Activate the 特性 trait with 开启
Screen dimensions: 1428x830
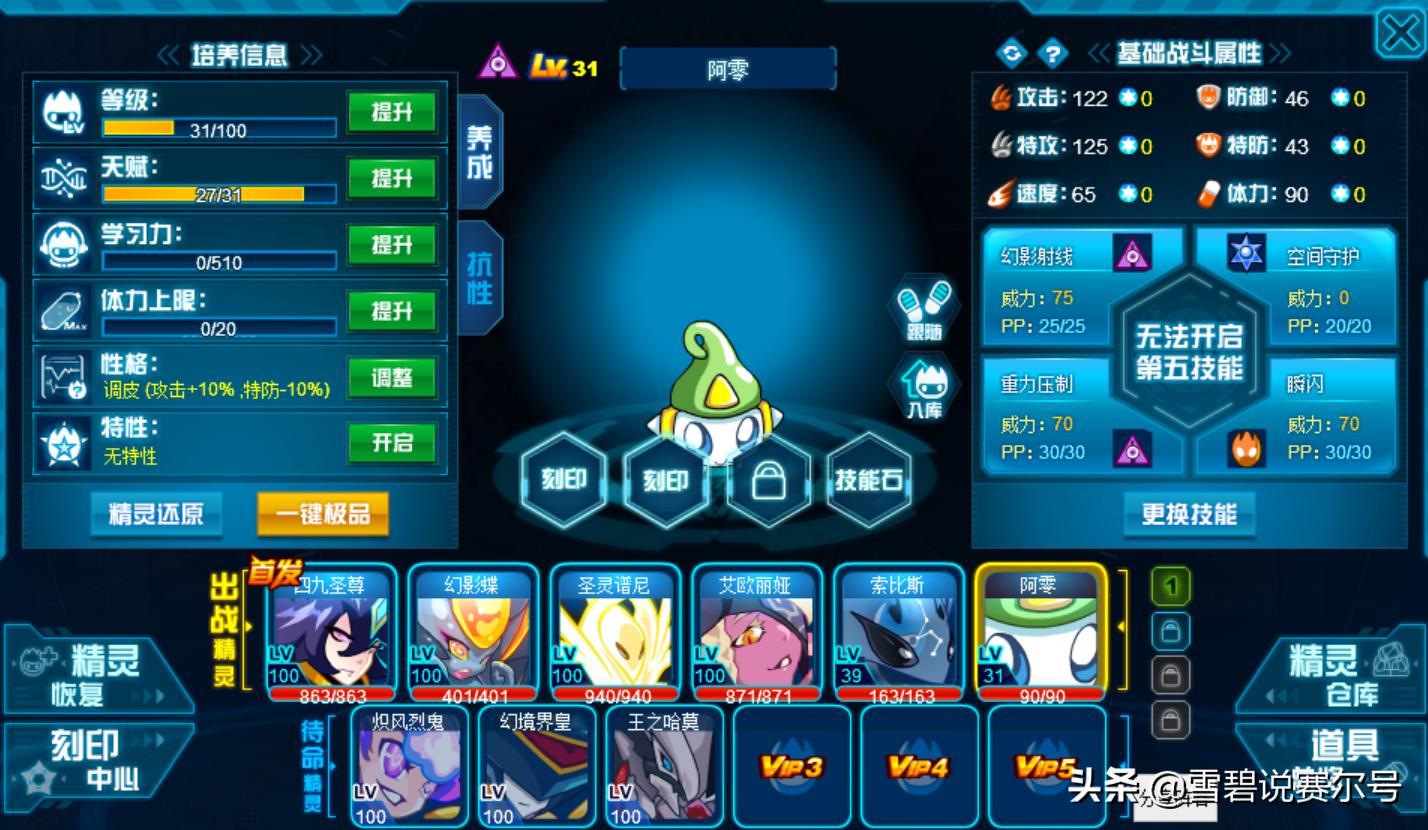click(392, 443)
